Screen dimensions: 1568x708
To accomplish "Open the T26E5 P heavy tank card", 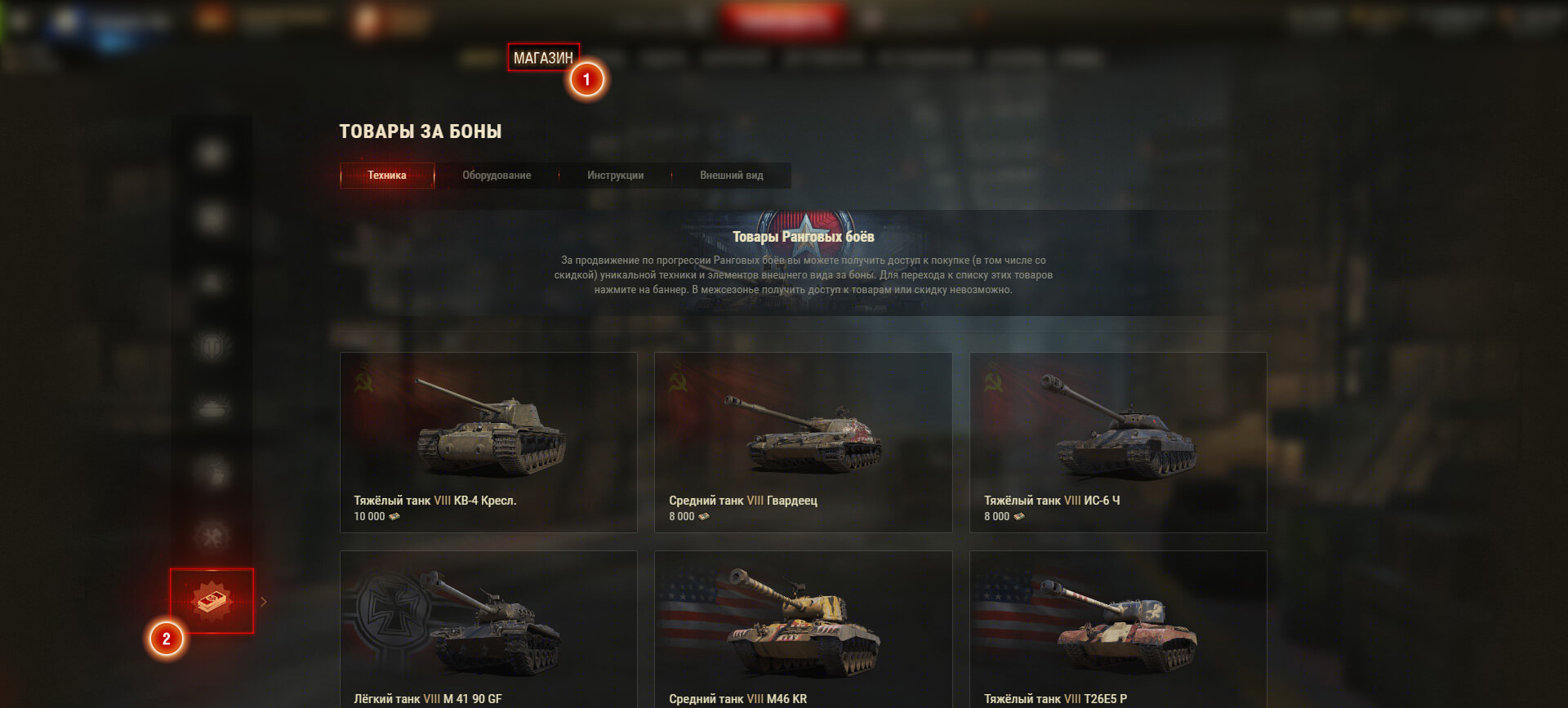I will click(1117, 629).
